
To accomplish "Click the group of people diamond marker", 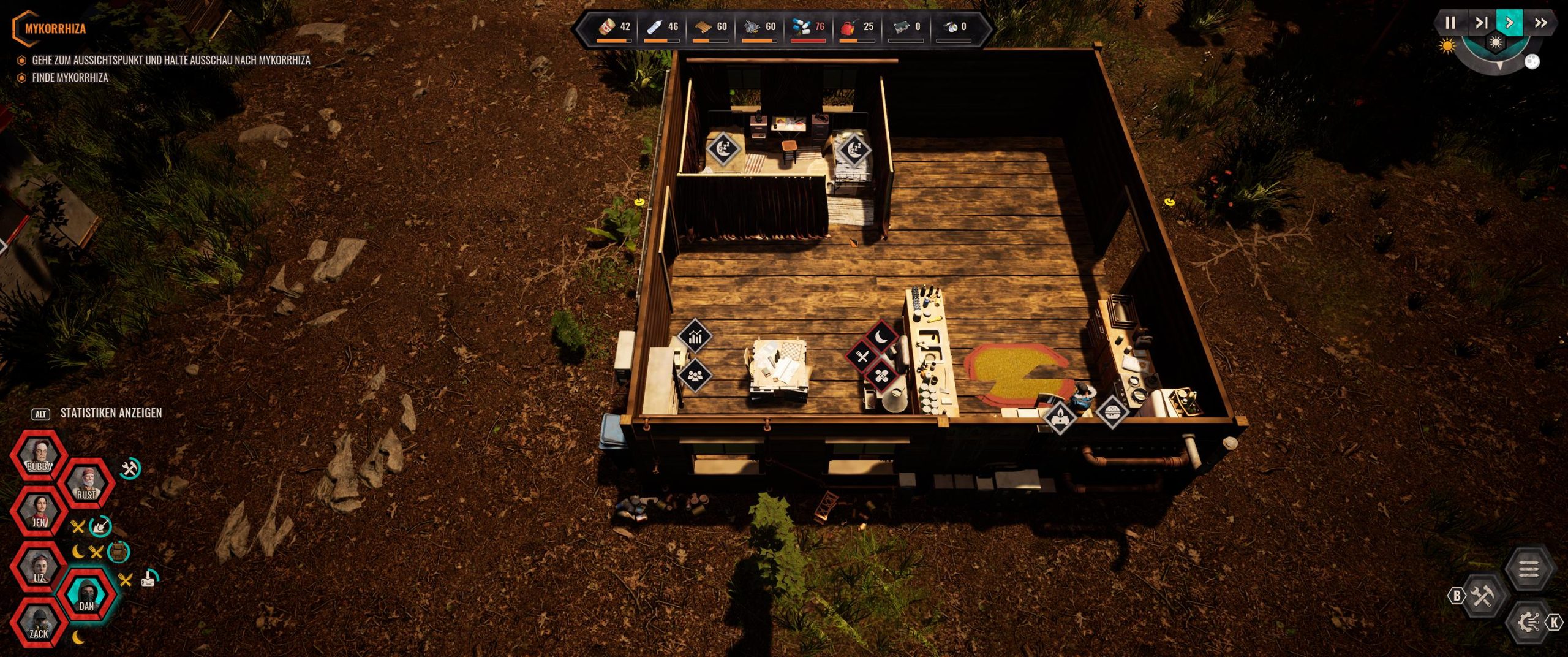I will [x=695, y=376].
